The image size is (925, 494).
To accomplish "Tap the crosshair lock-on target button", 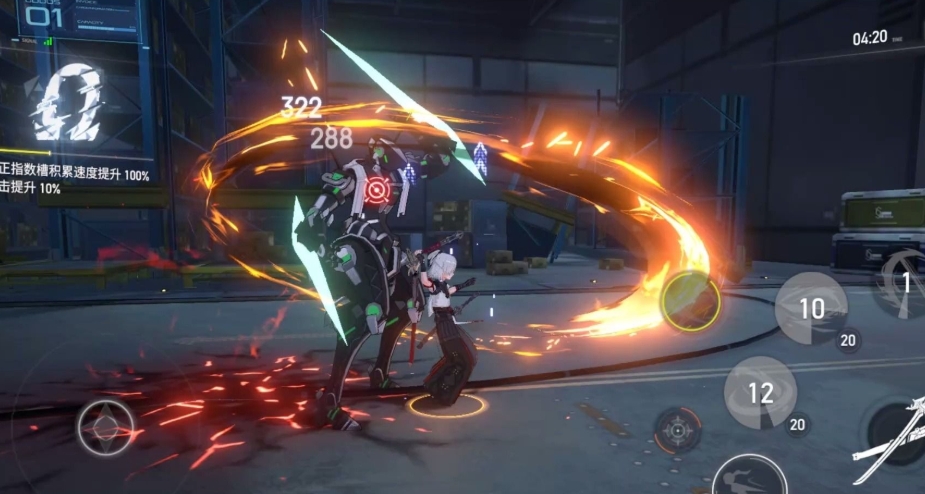I will tap(677, 431).
